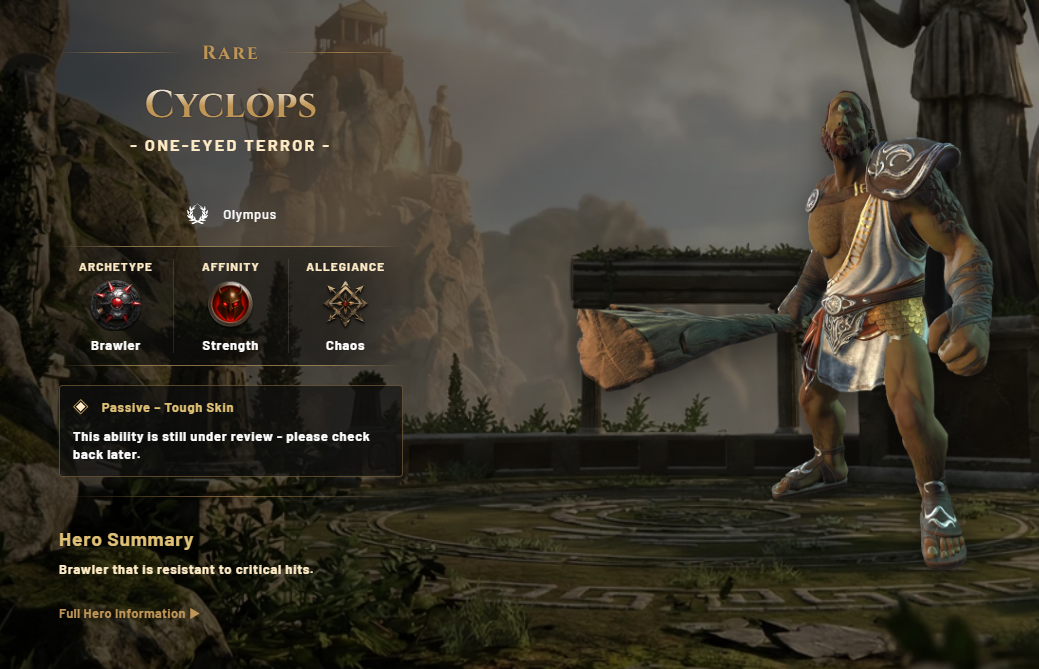This screenshot has width=1039, height=669.
Task: Open the Olympus faction emblem
Action: 198,215
